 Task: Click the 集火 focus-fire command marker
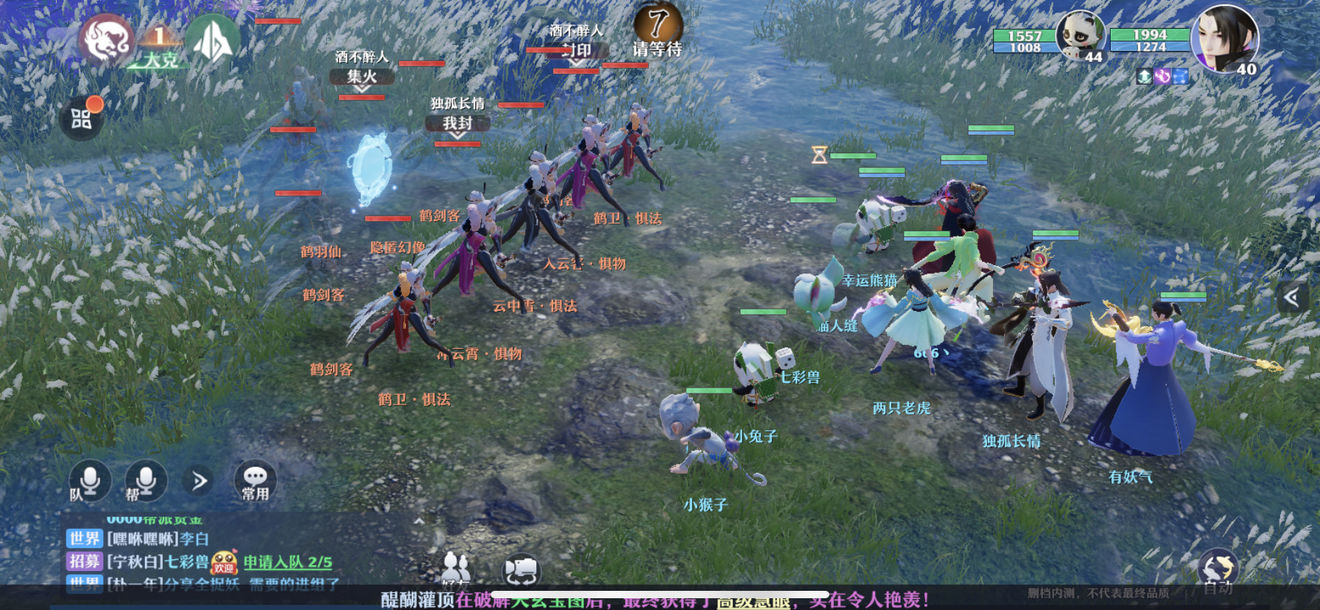coord(362,76)
